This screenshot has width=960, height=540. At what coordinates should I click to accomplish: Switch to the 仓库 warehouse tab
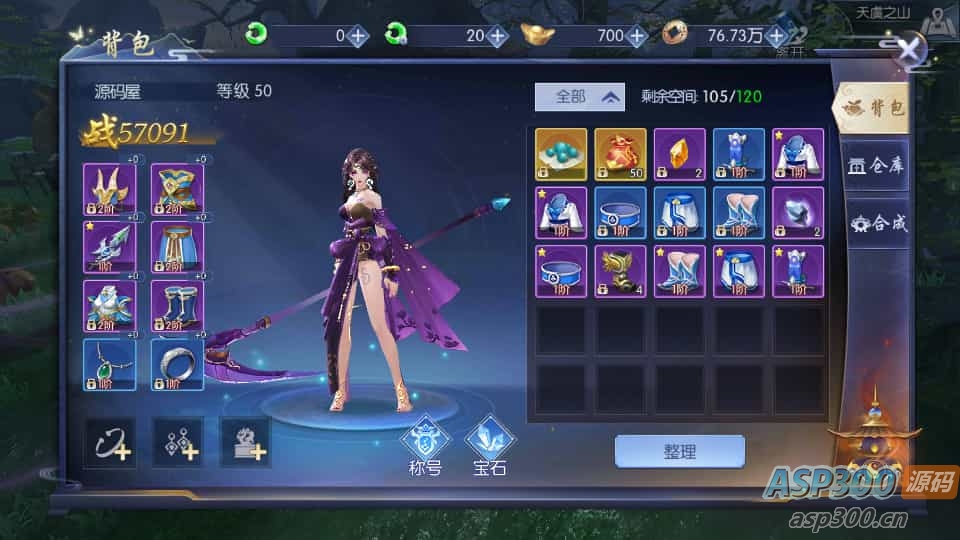pyautogui.click(x=875, y=165)
